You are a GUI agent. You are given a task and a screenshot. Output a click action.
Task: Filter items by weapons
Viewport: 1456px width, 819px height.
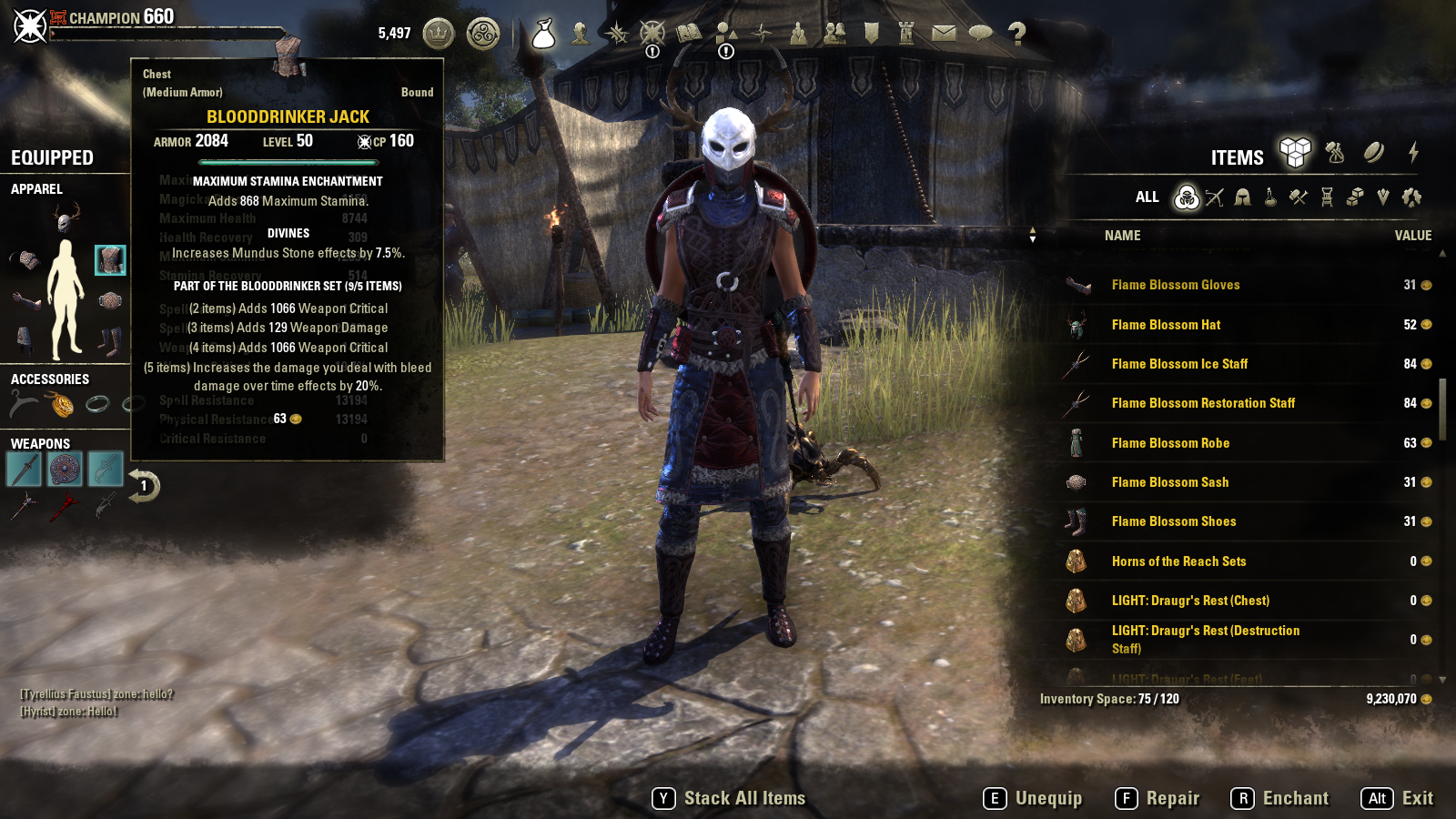point(1215,197)
